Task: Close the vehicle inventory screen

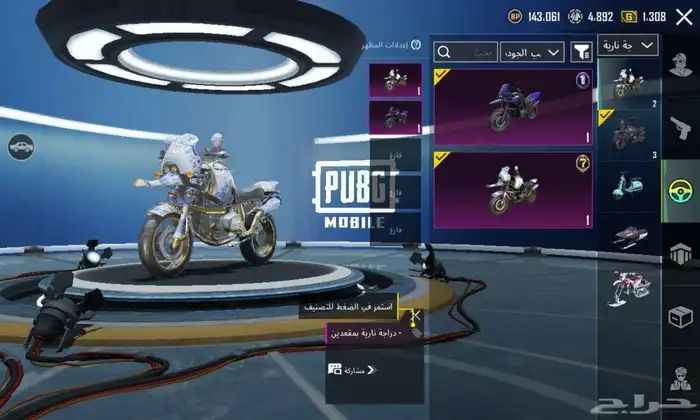Action: [x=683, y=16]
